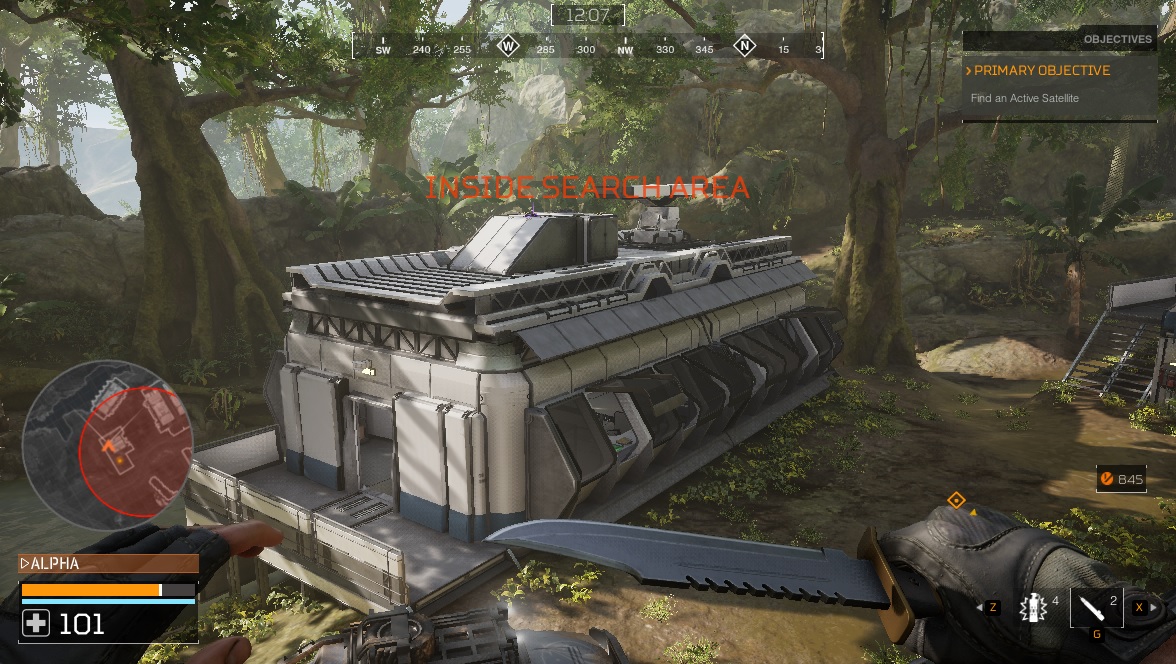1176x664 pixels.
Task: Open the circular minimap
Action: [x=107, y=444]
